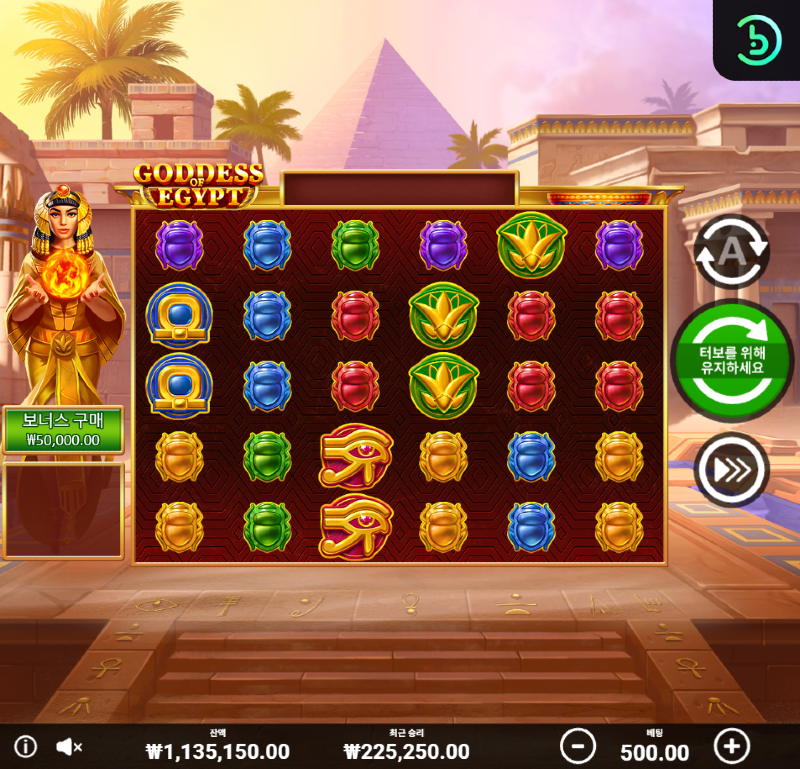Enable autoplay with the A button

731,252
